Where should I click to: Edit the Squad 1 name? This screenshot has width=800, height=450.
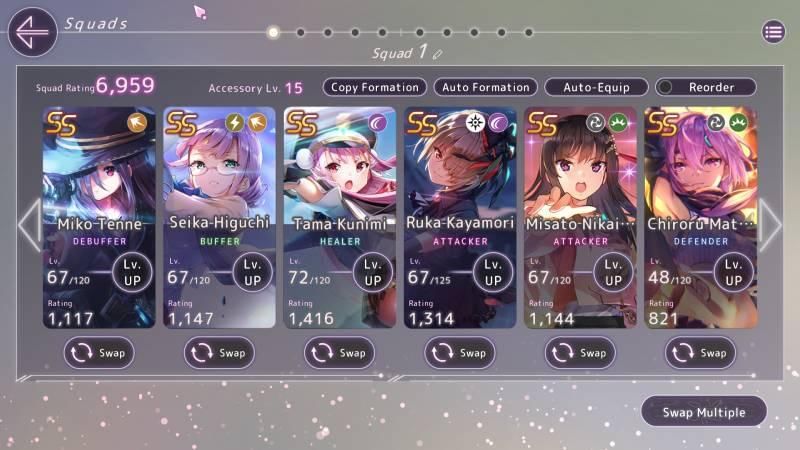tap(438, 53)
